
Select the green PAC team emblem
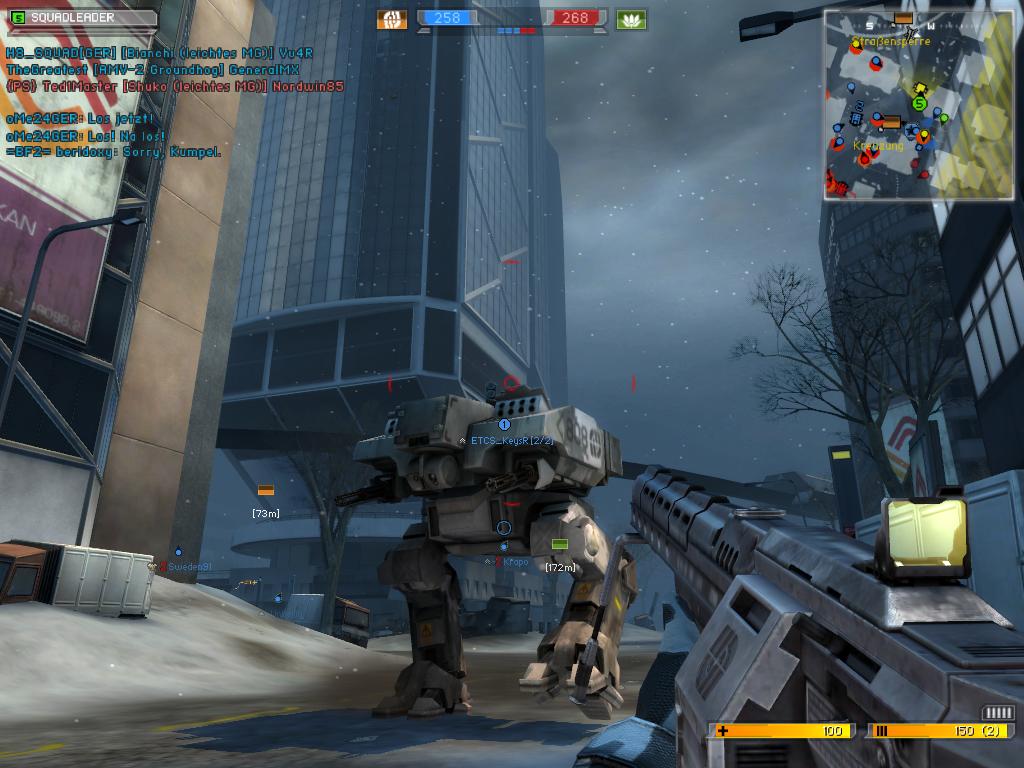(632, 18)
